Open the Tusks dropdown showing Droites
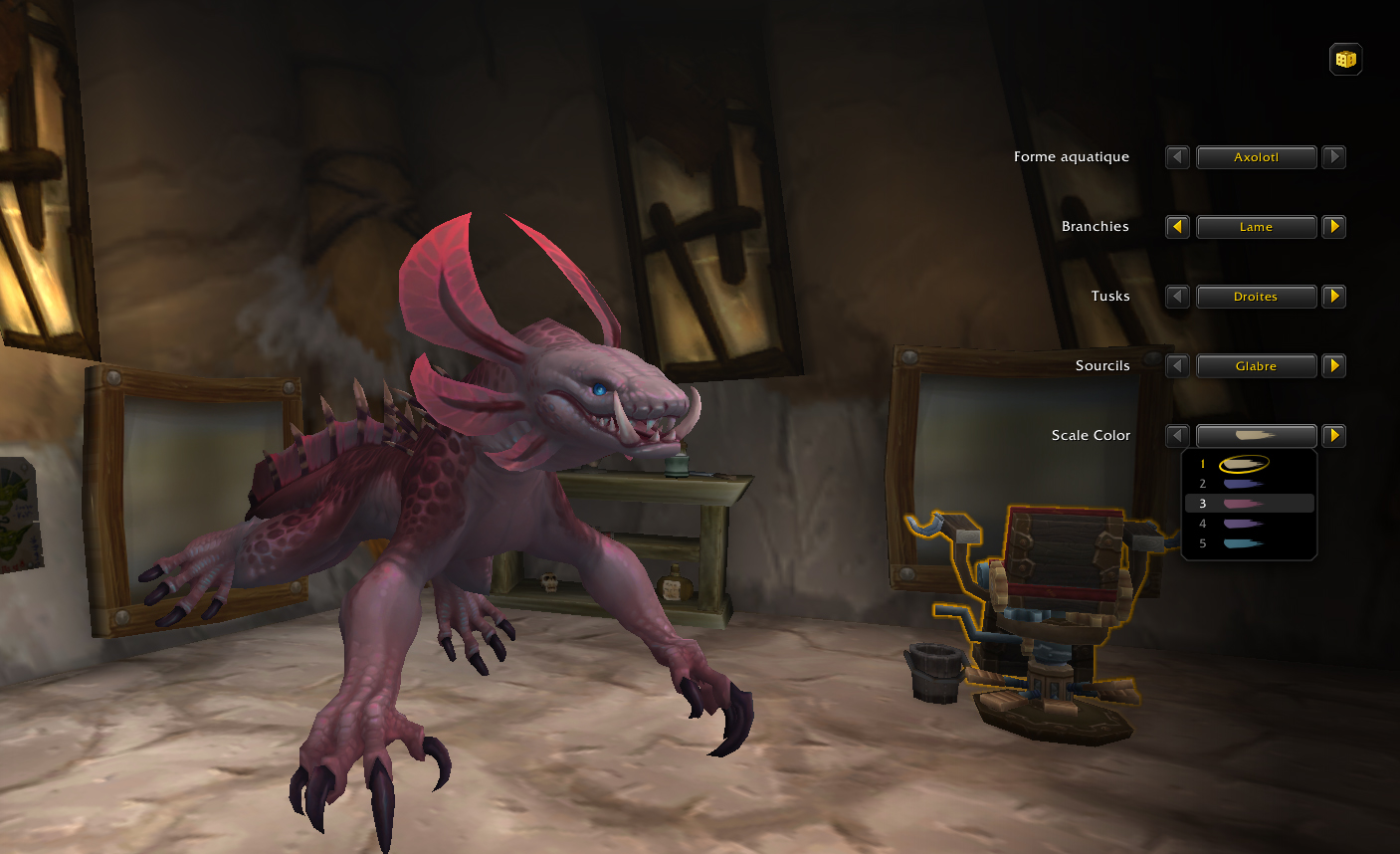 point(1256,297)
